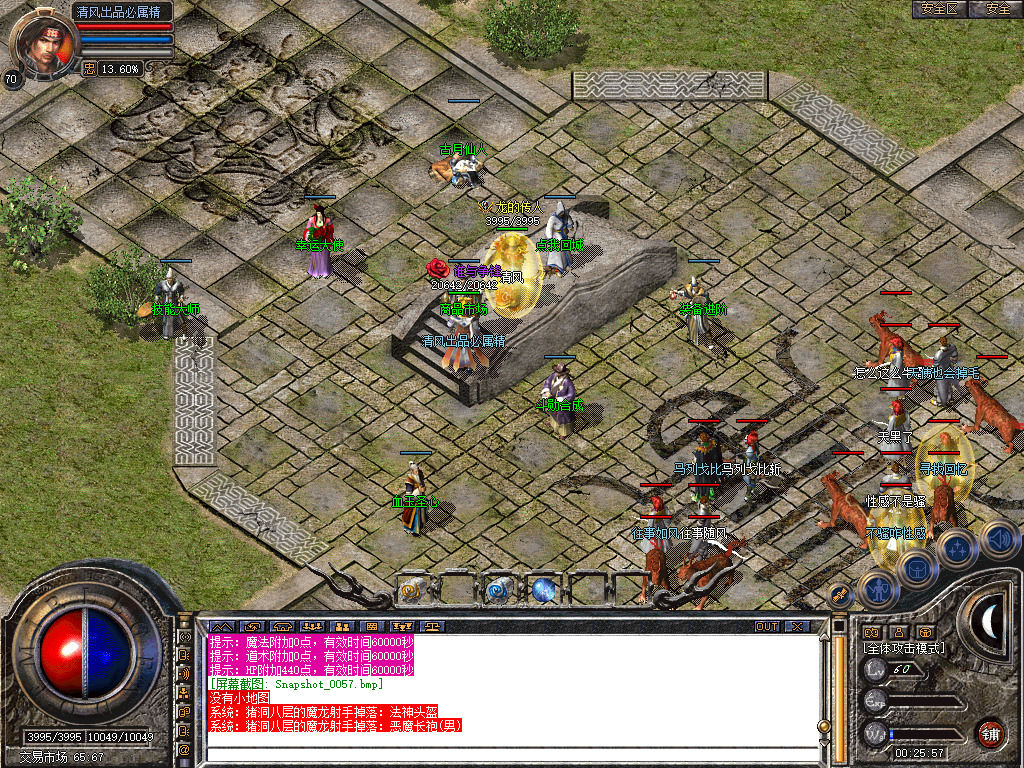Click the 忠 loyalty icon under portrait
The height and width of the screenshot is (768, 1024).
[x=89, y=69]
